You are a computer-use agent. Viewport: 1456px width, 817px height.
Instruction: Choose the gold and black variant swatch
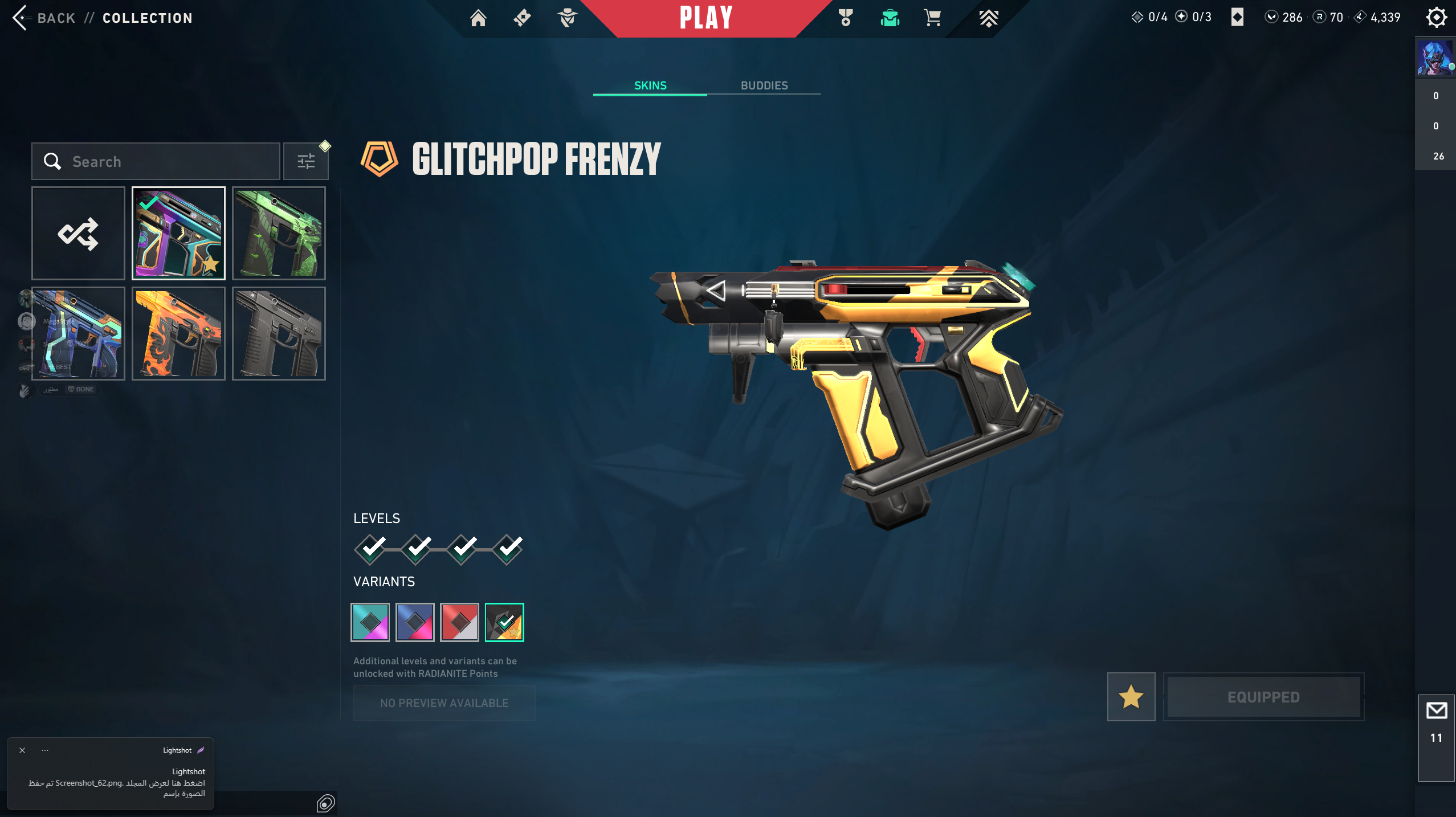point(504,622)
